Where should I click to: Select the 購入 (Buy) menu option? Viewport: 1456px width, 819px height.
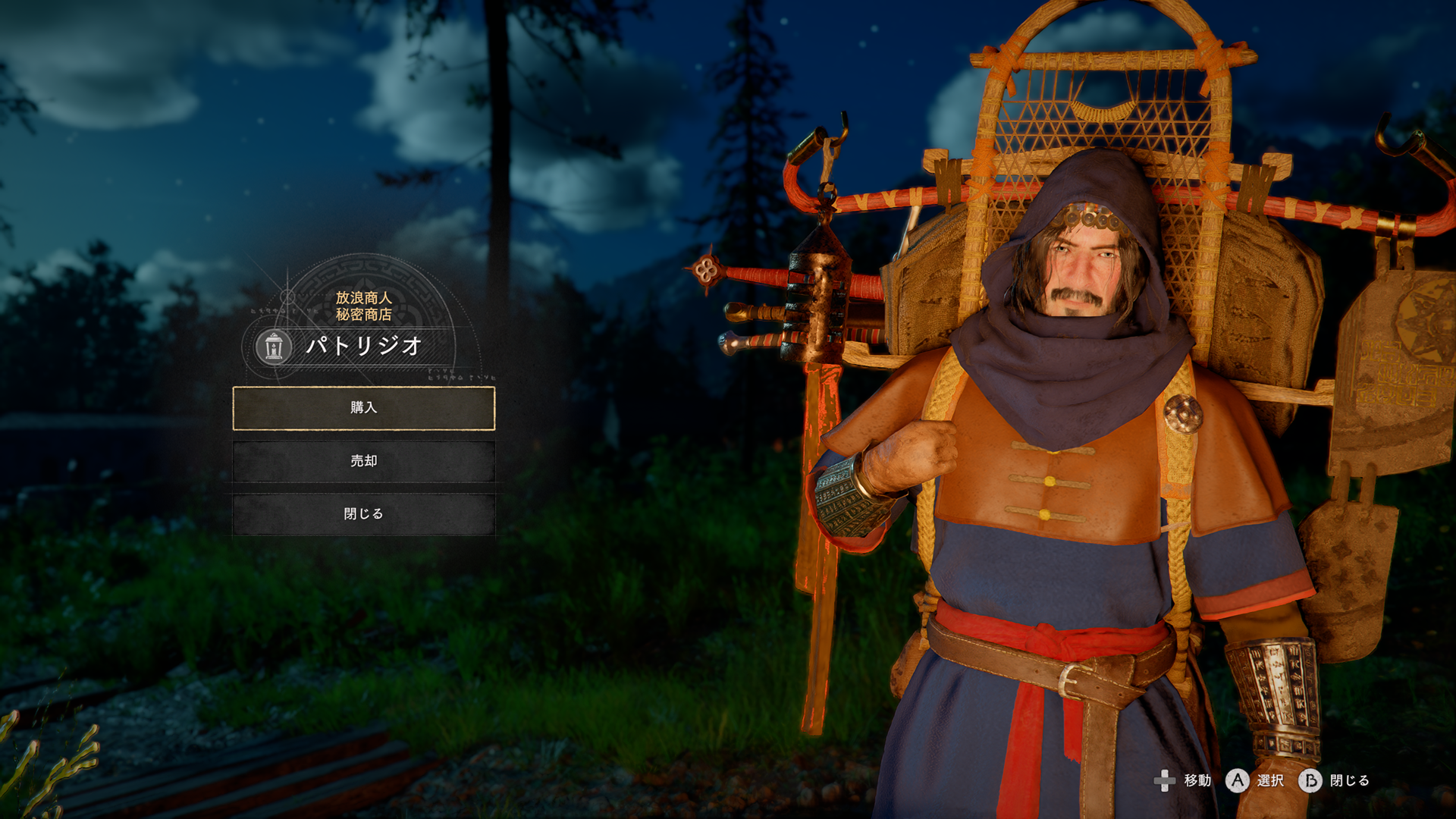pyautogui.click(x=363, y=408)
